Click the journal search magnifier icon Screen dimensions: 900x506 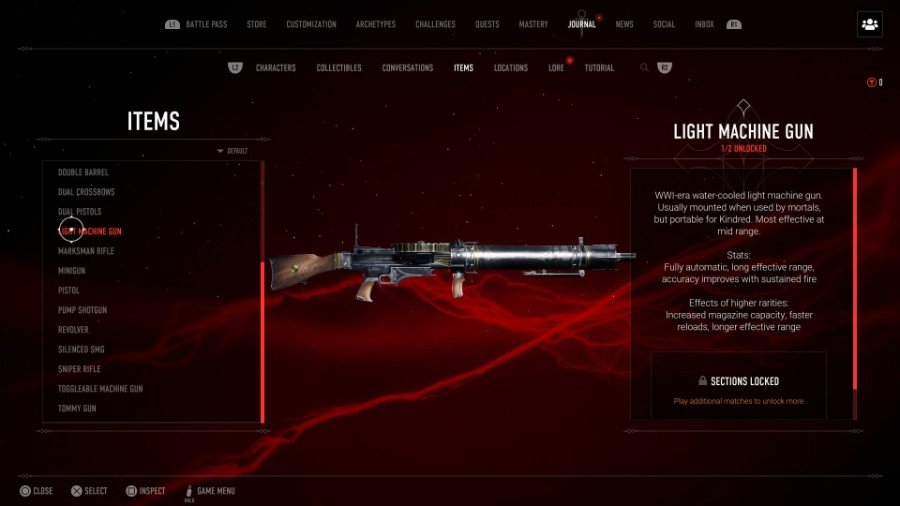(644, 68)
